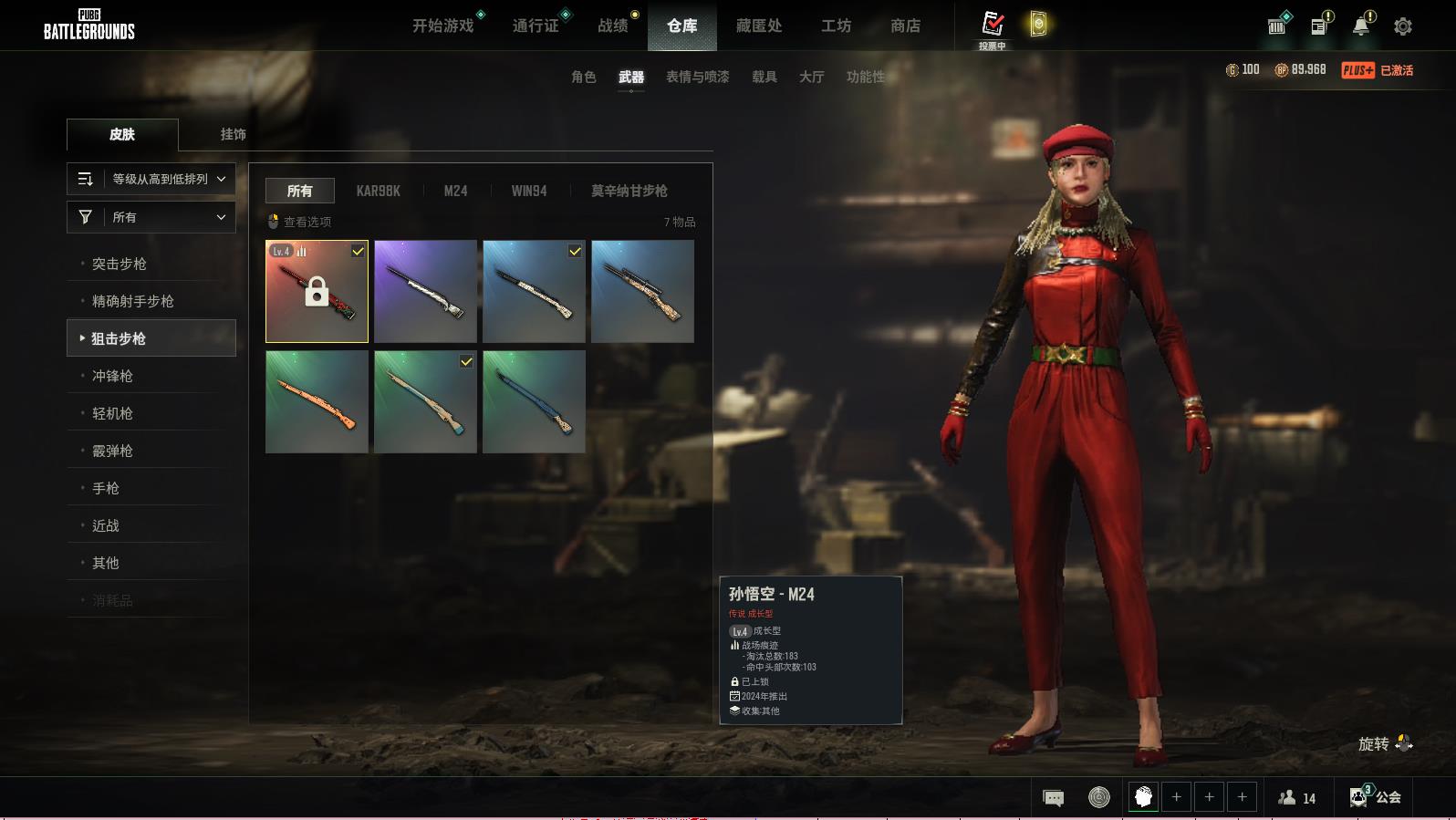Pick the 霰弹枪 category entry
This screenshot has height=820, width=1456.
pos(112,451)
